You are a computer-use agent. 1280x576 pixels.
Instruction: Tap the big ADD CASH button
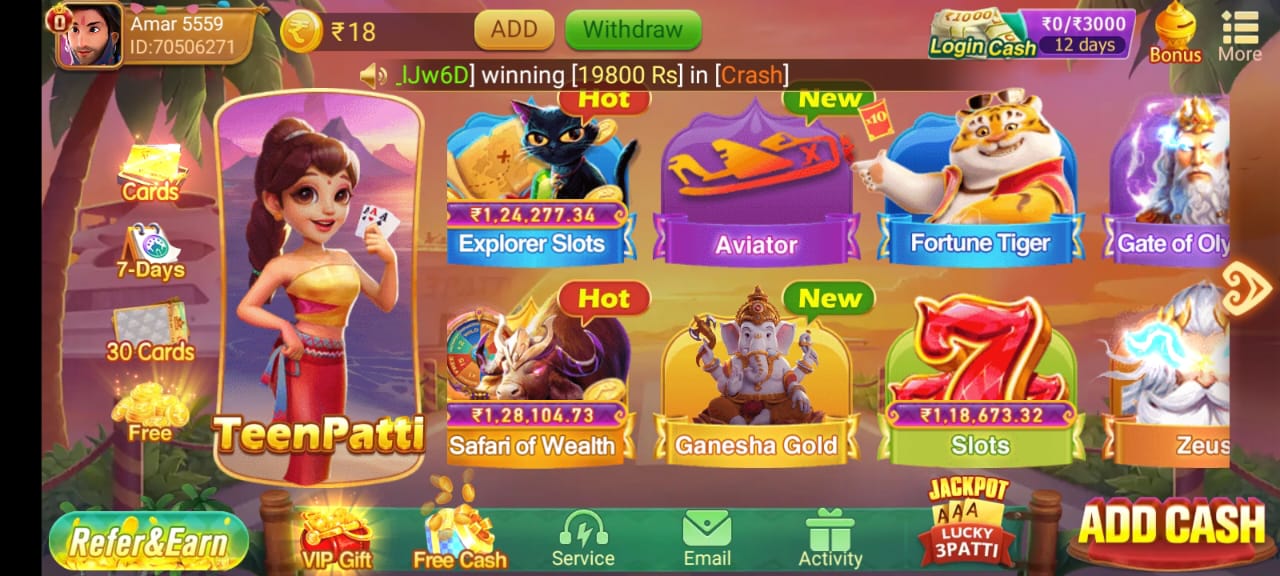(1171, 528)
